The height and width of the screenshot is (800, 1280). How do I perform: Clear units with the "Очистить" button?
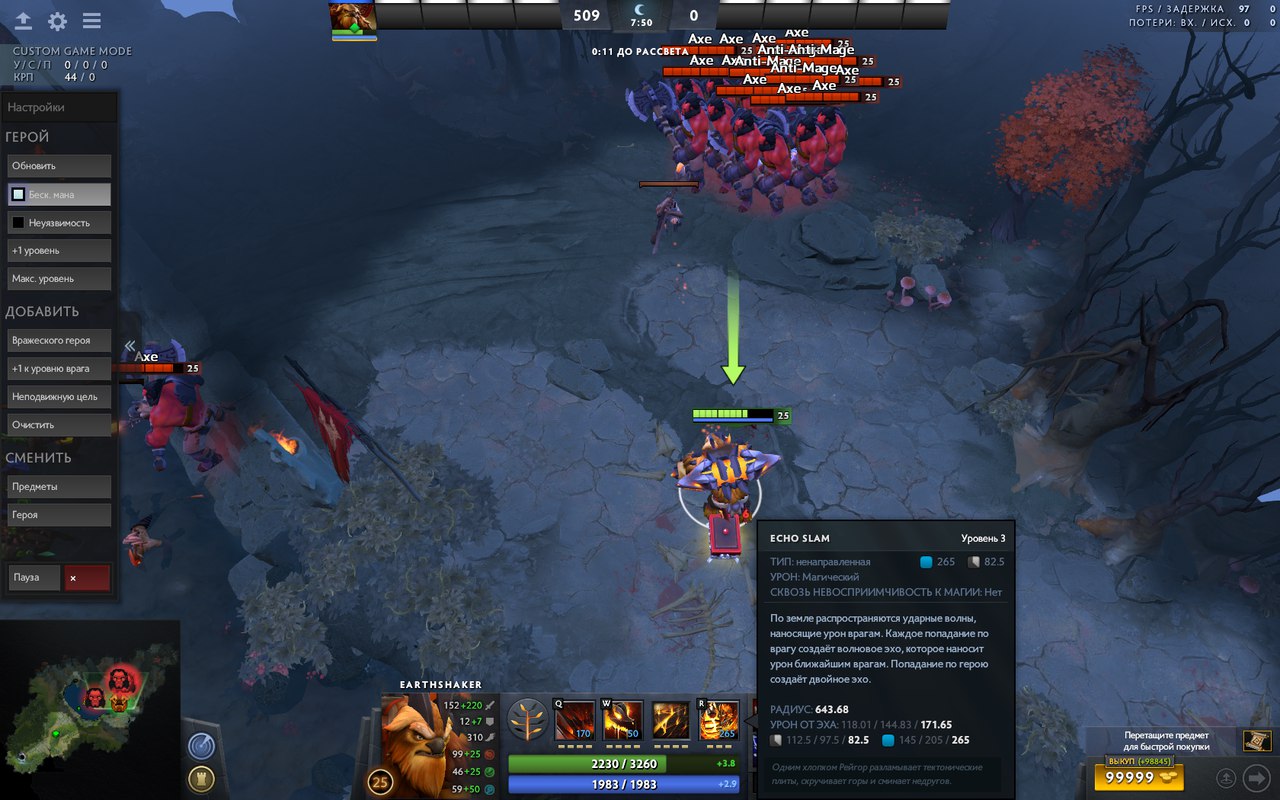59,424
